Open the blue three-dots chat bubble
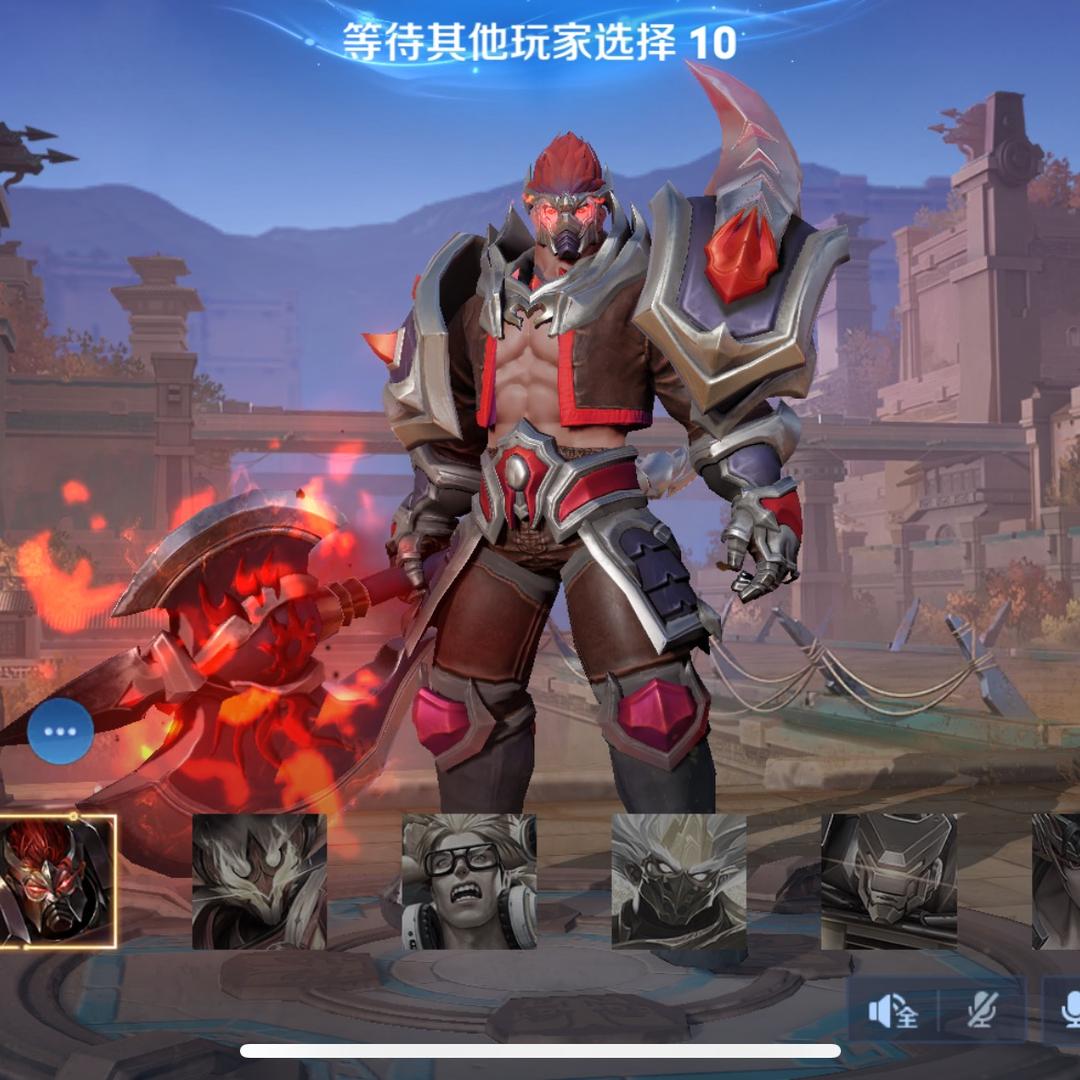 pos(60,731)
